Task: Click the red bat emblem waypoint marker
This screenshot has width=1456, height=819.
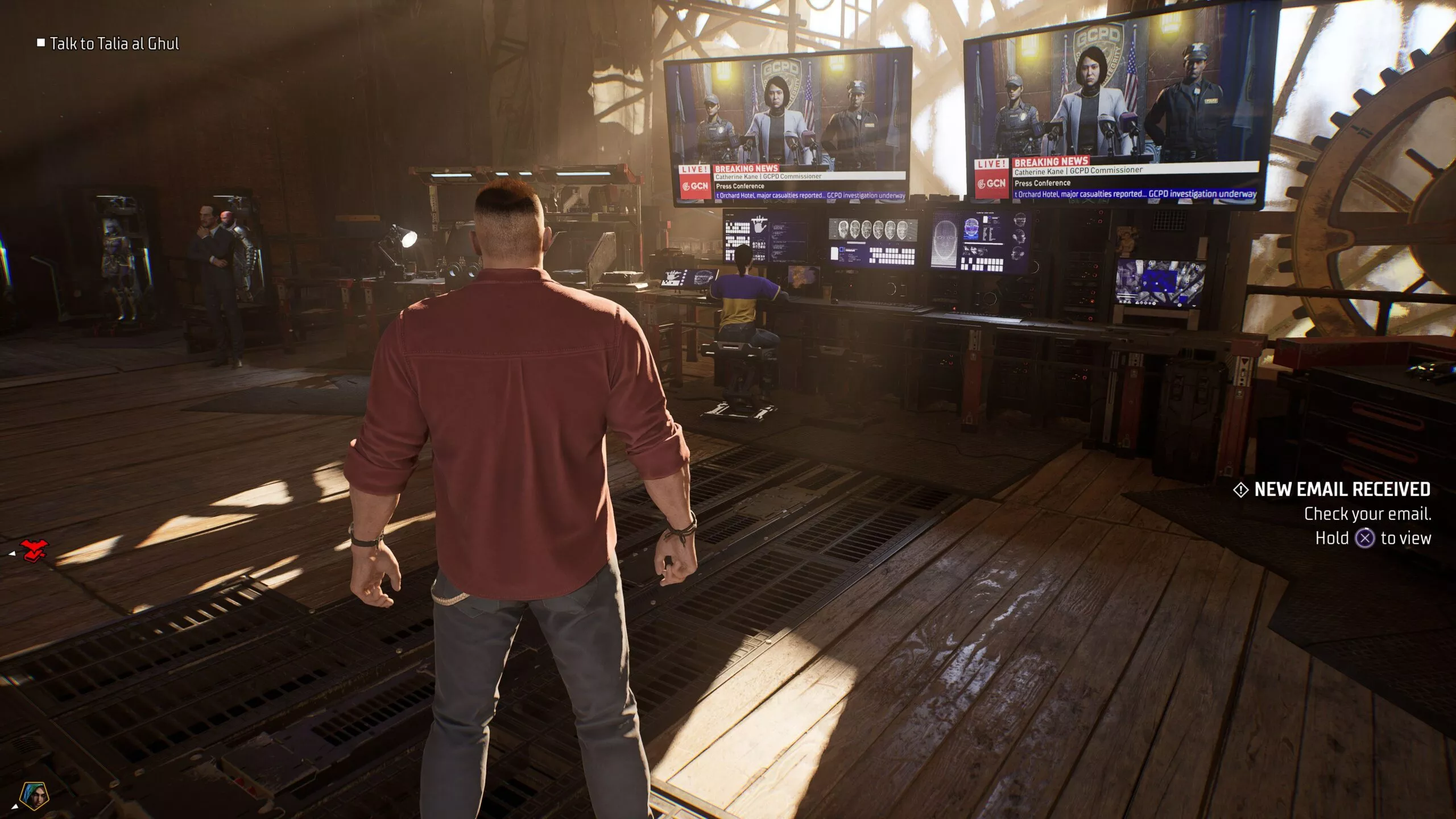Action: [34, 550]
